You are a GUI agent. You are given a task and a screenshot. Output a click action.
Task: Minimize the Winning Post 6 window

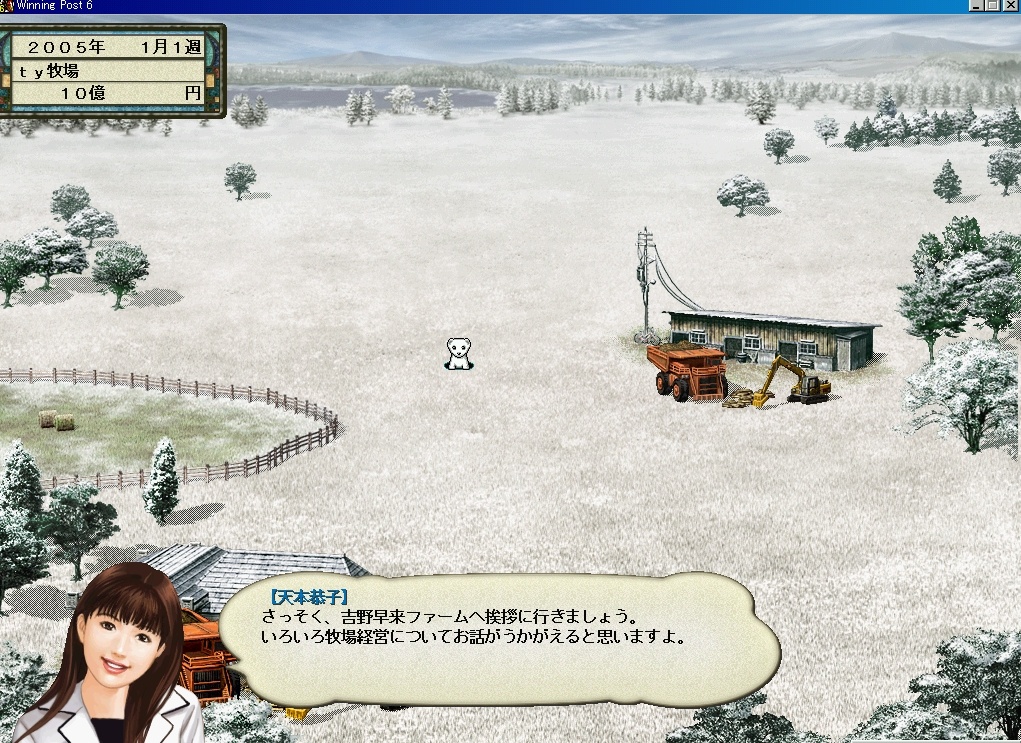click(x=977, y=6)
